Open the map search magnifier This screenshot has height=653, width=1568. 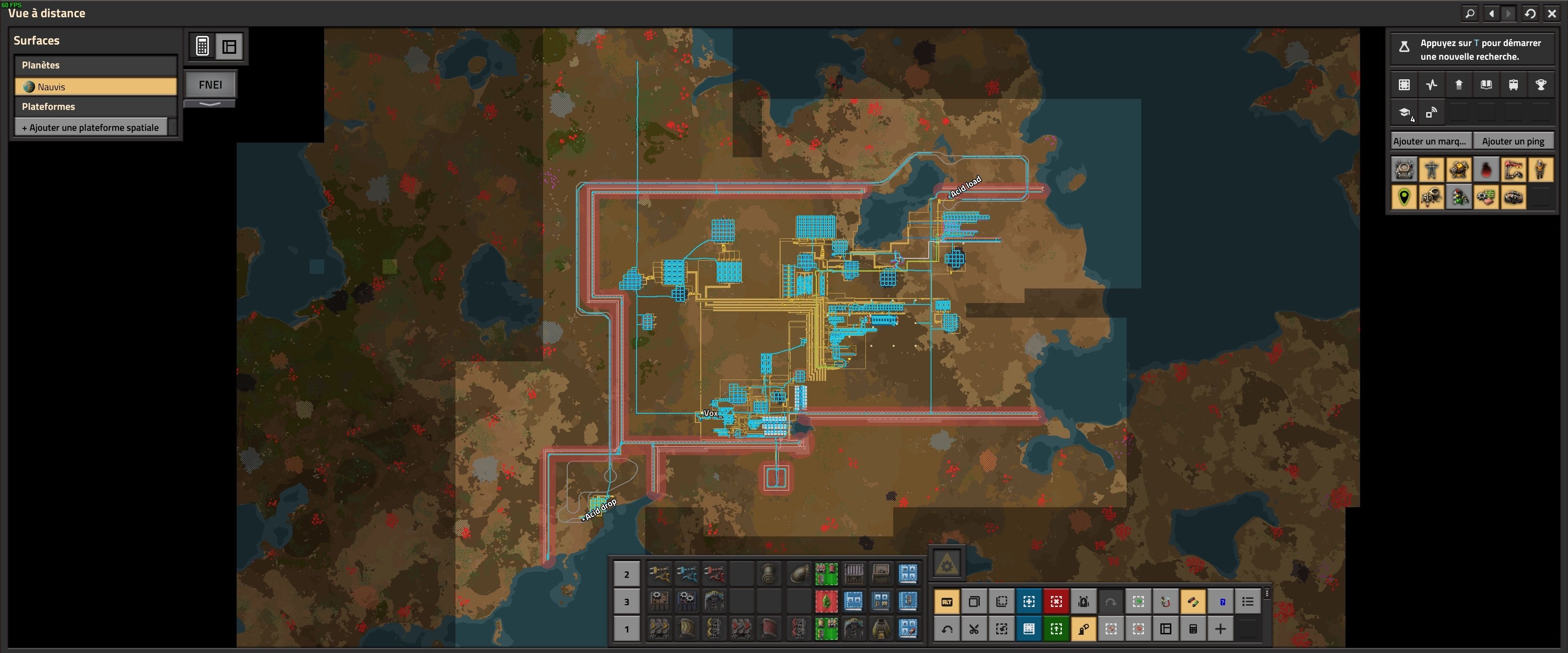click(x=1470, y=13)
